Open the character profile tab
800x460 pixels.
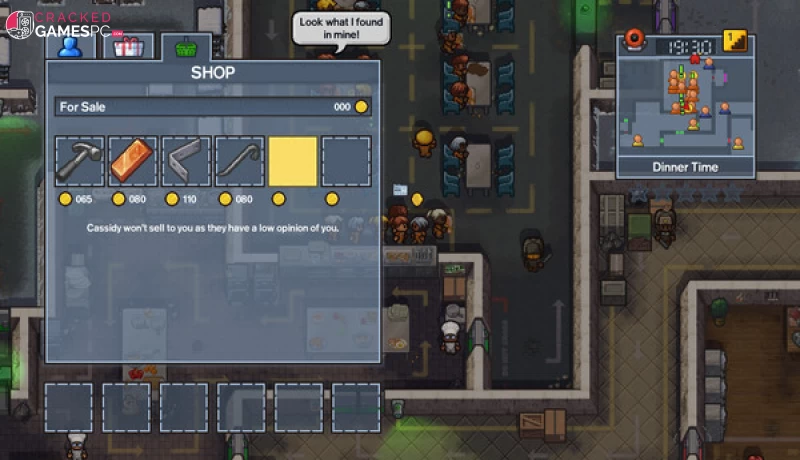click(69, 47)
